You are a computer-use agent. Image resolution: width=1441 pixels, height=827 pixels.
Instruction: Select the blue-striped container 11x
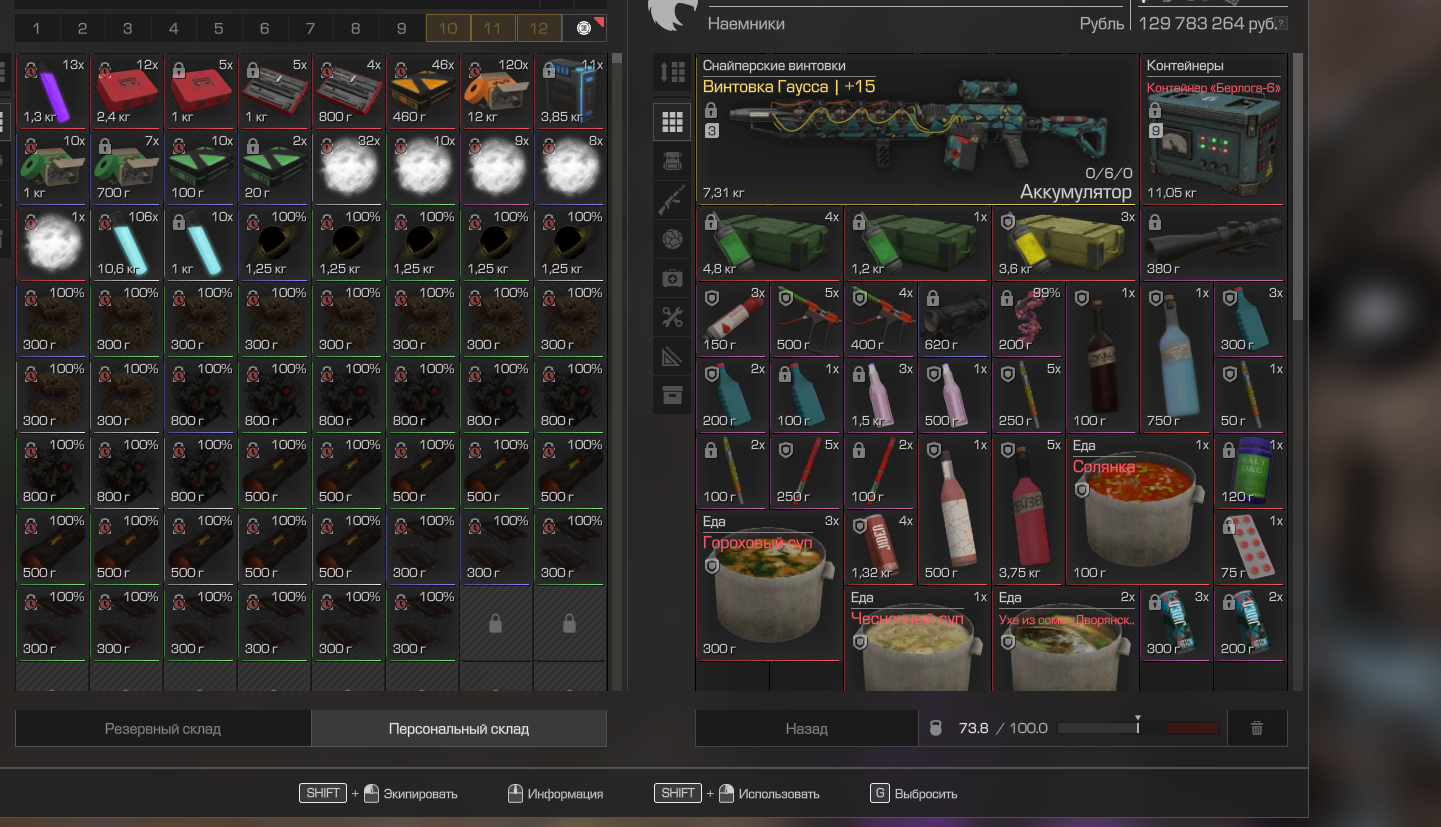(x=571, y=92)
